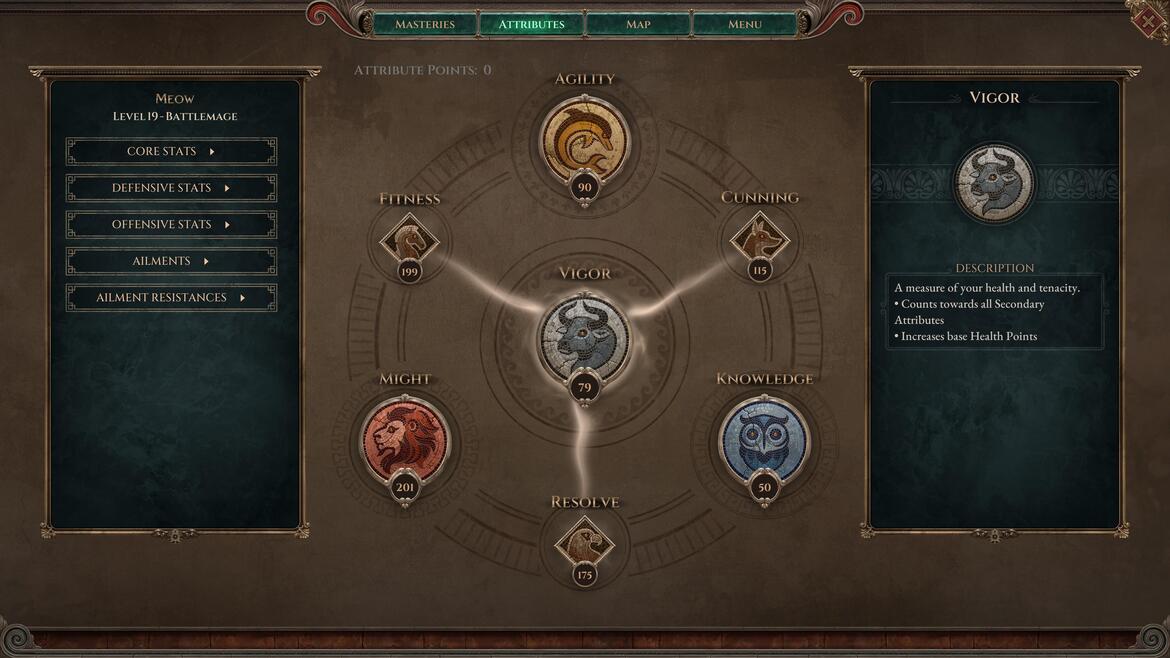The image size is (1170, 658).
Task: Choose the Knowledge owl attribute
Action: point(764,441)
